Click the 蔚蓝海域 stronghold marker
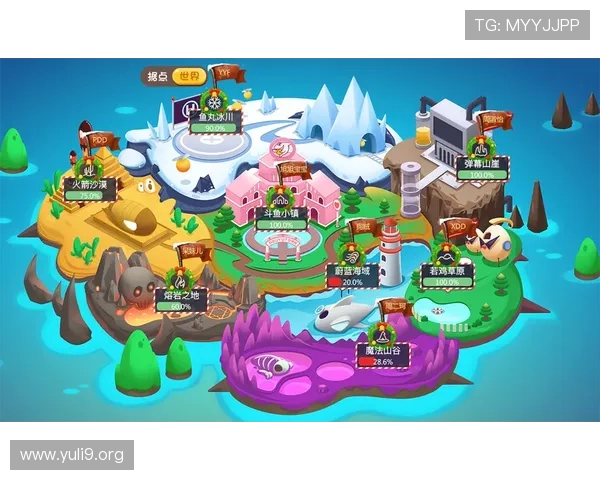This screenshot has height=480, width=600. 352,270
